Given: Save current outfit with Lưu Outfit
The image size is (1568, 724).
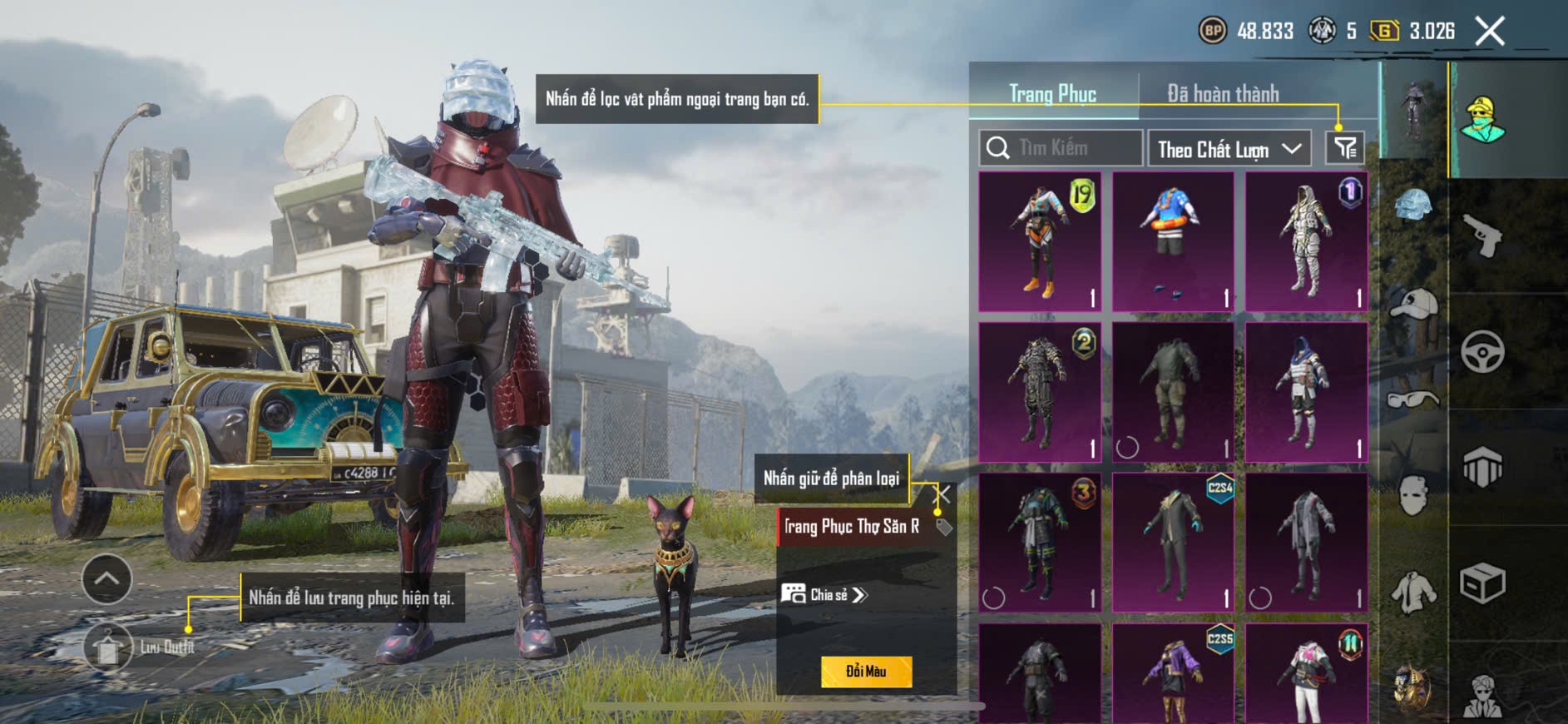Looking at the screenshot, I should click(108, 647).
